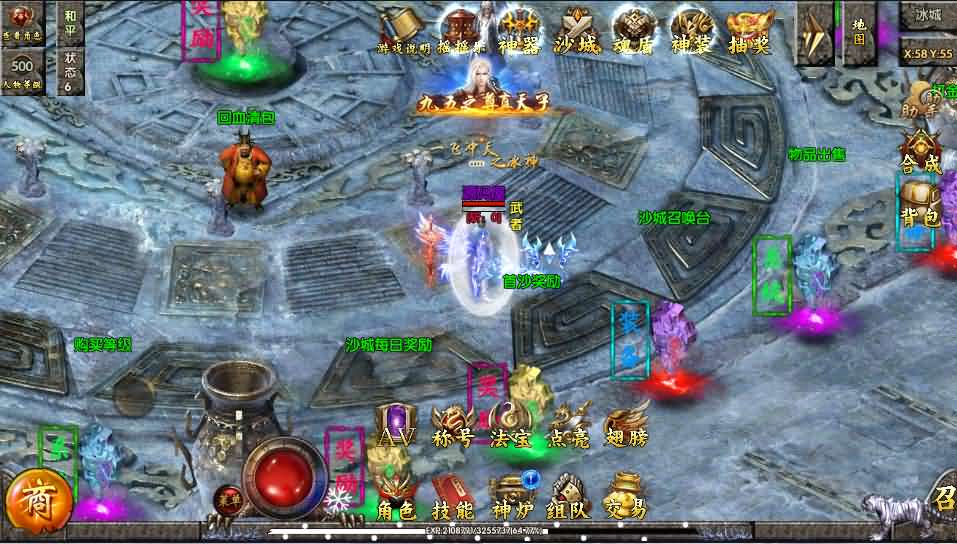Open the 抽奖 lottery menu
This screenshot has width=957, height=544.
[750, 28]
